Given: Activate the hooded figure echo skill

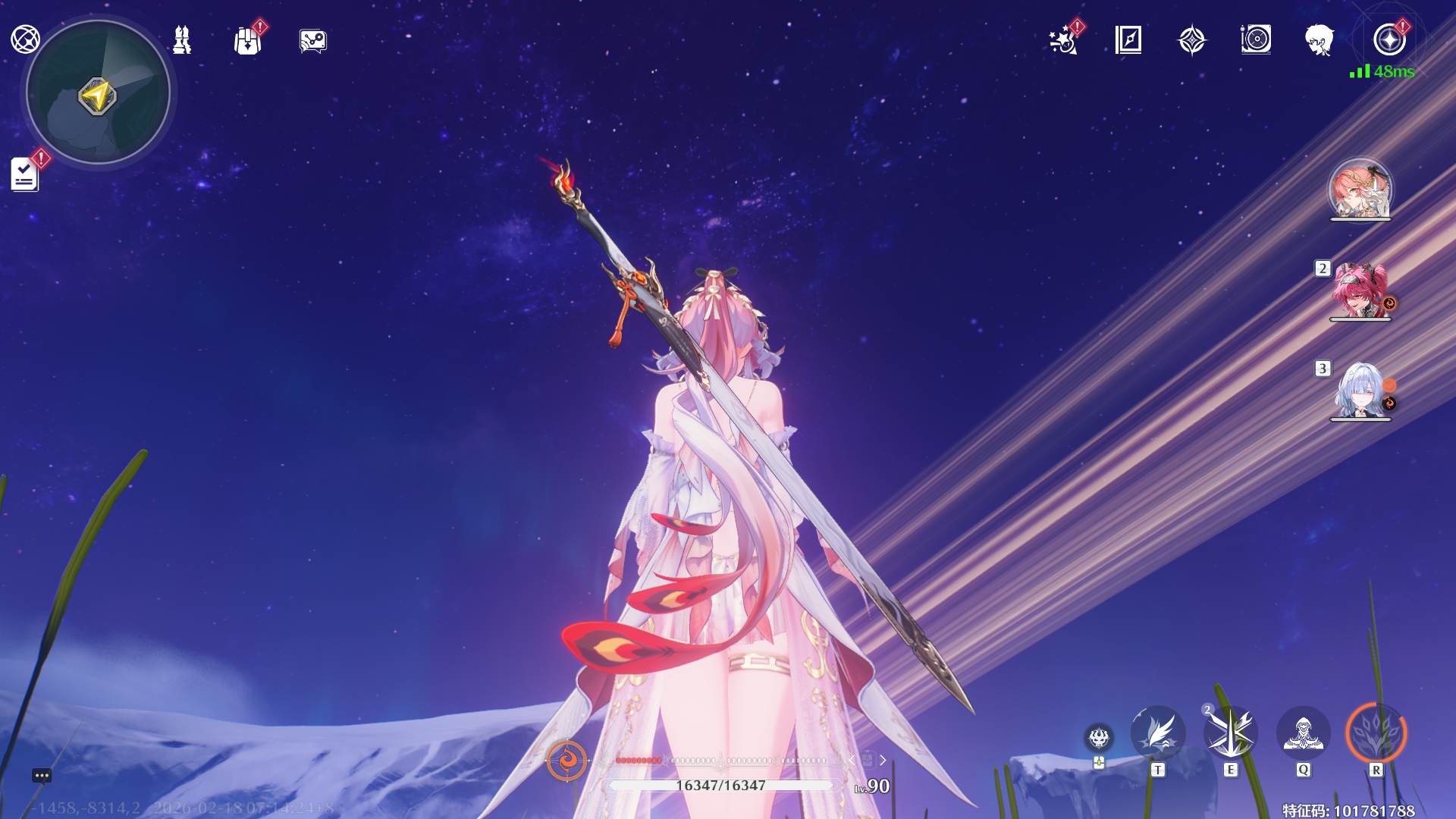Looking at the screenshot, I should click(x=1303, y=733).
